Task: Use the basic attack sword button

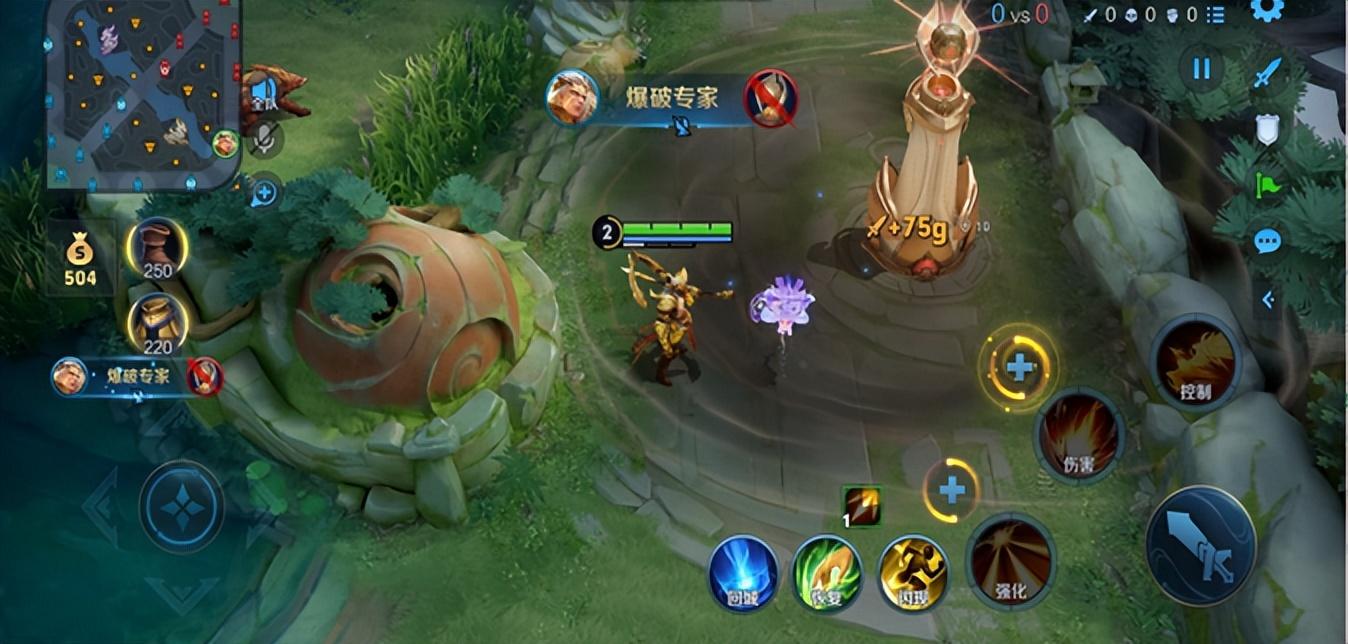Action: 1200,545
